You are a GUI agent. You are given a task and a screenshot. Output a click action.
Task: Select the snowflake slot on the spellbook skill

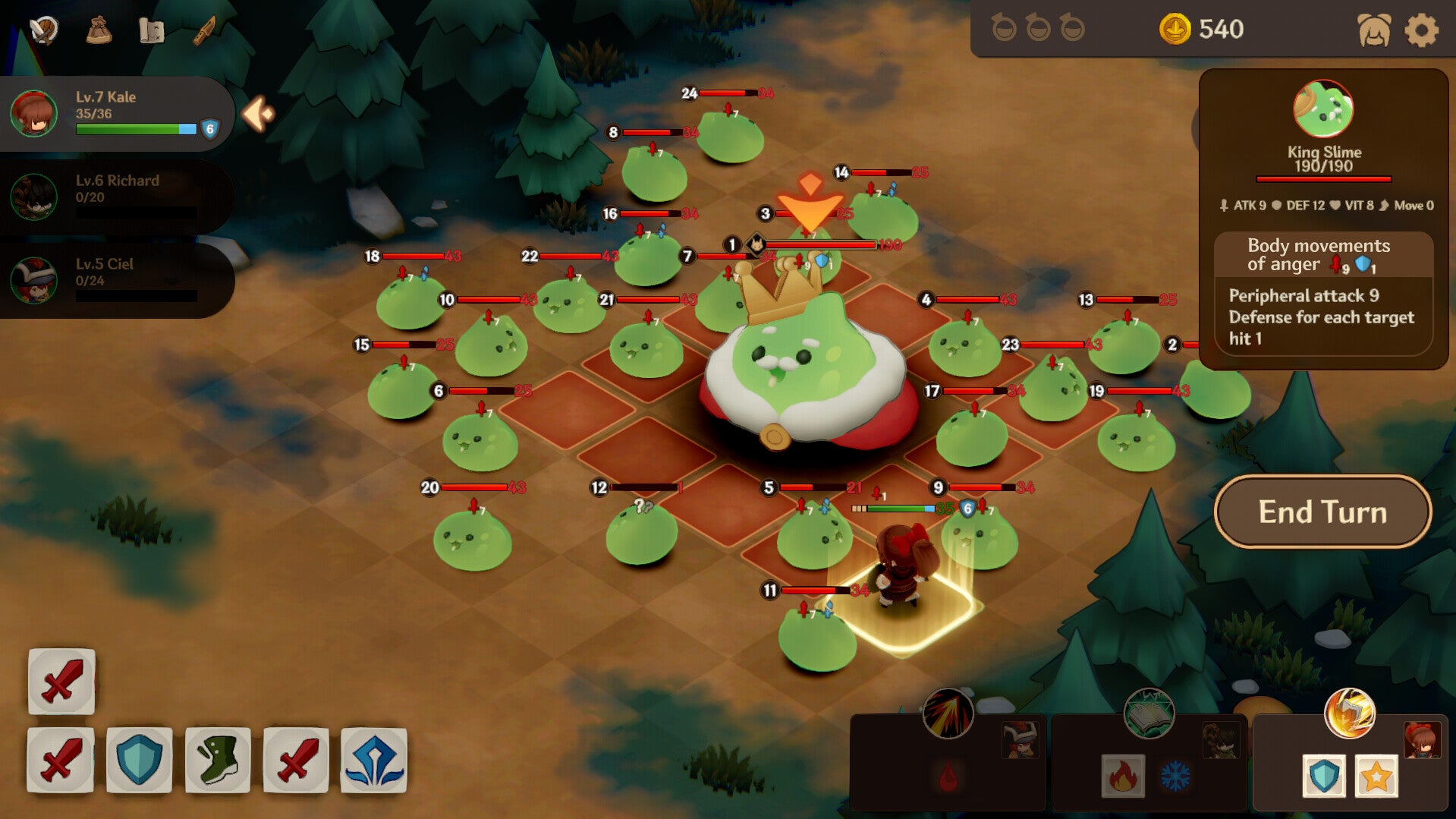tap(1175, 776)
